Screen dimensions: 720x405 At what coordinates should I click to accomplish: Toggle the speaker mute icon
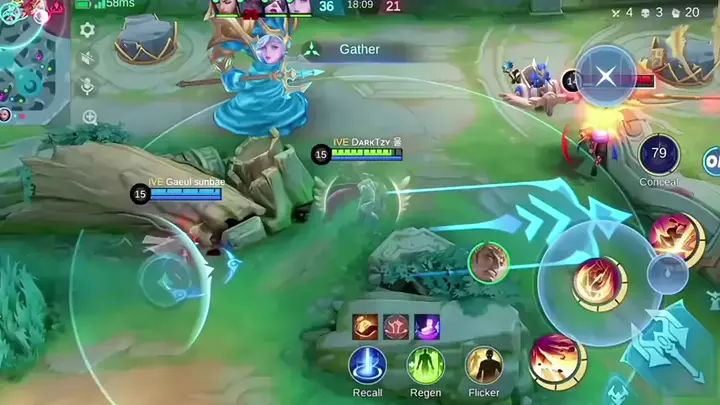(x=88, y=59)
